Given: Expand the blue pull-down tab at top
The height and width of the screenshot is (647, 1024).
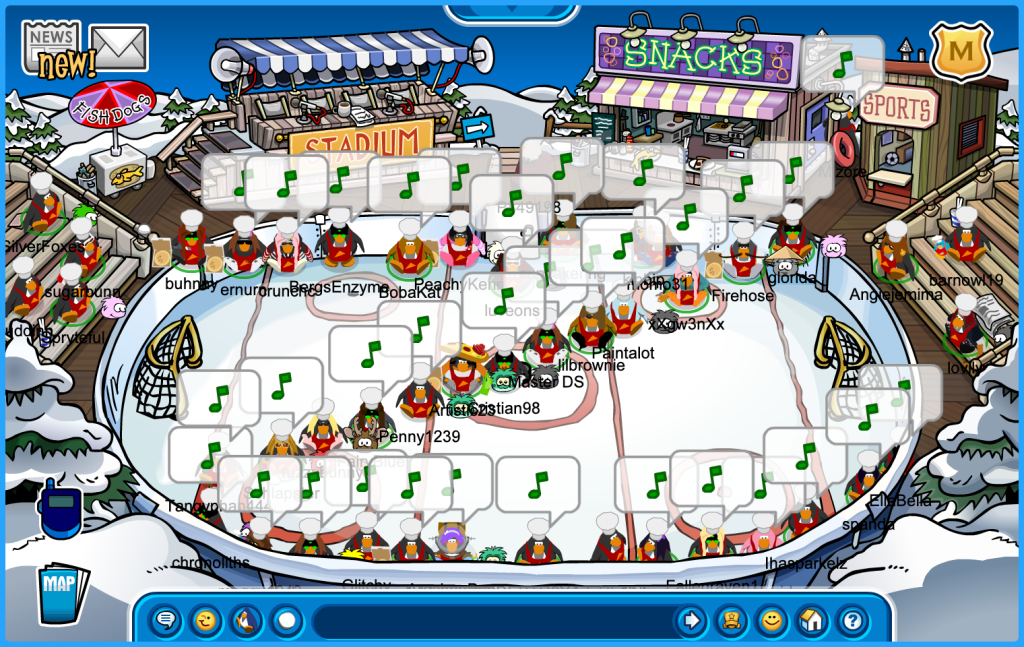Looking at the screenshot, I should pos(511,12).
